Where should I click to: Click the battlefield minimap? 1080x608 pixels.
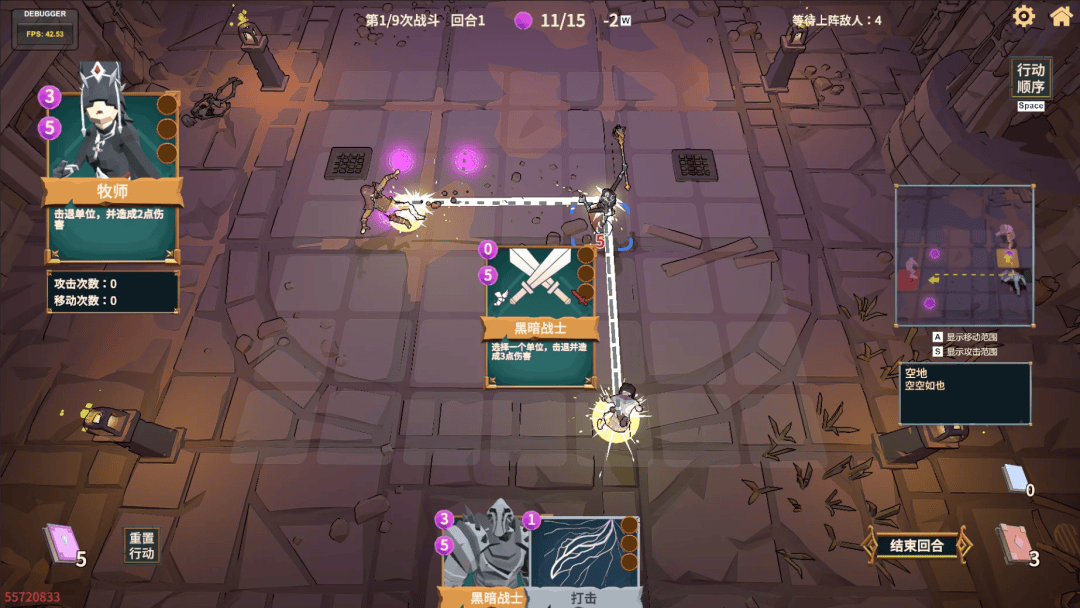964,255
